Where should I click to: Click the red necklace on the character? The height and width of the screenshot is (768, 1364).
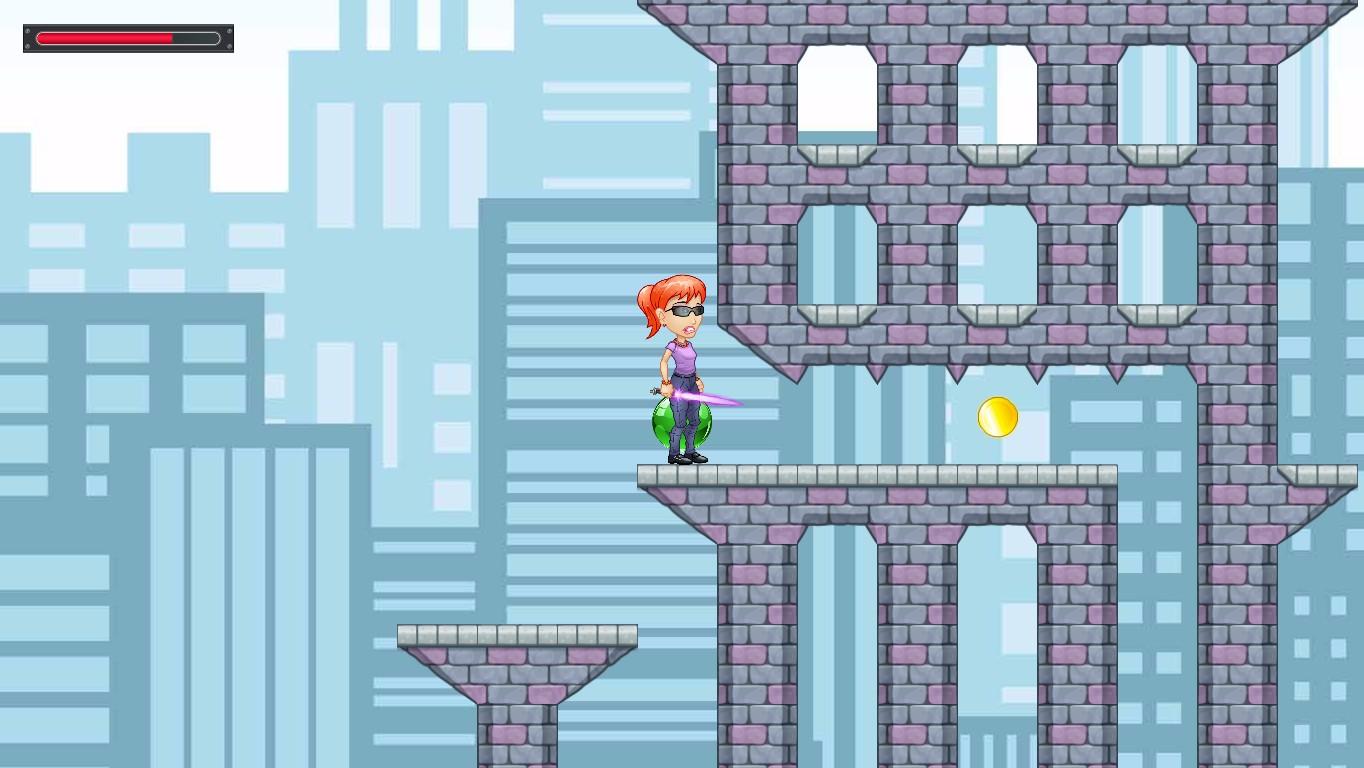point(682,343)
